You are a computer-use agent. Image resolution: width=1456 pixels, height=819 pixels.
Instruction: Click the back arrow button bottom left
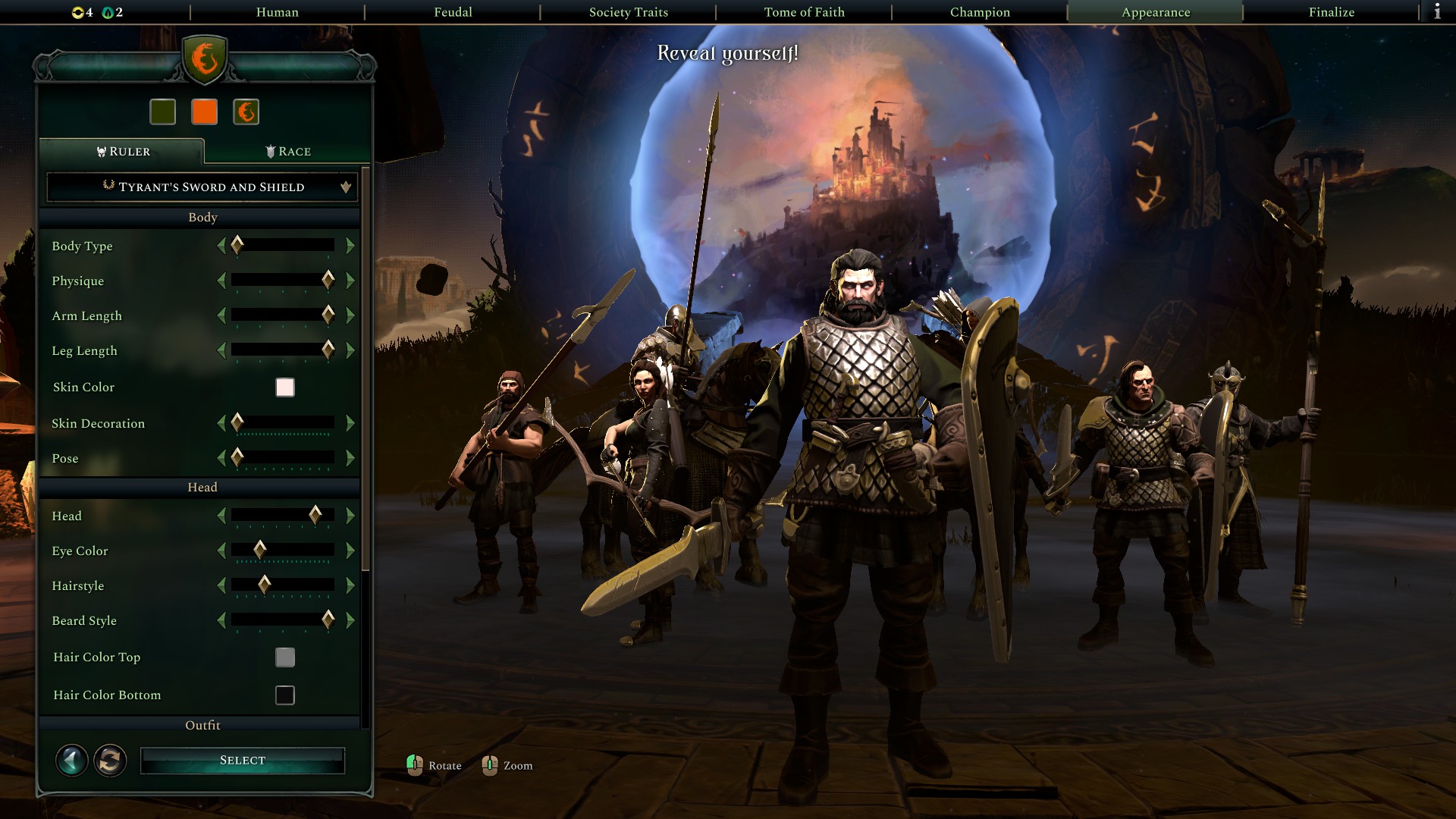tap(71, 760)
